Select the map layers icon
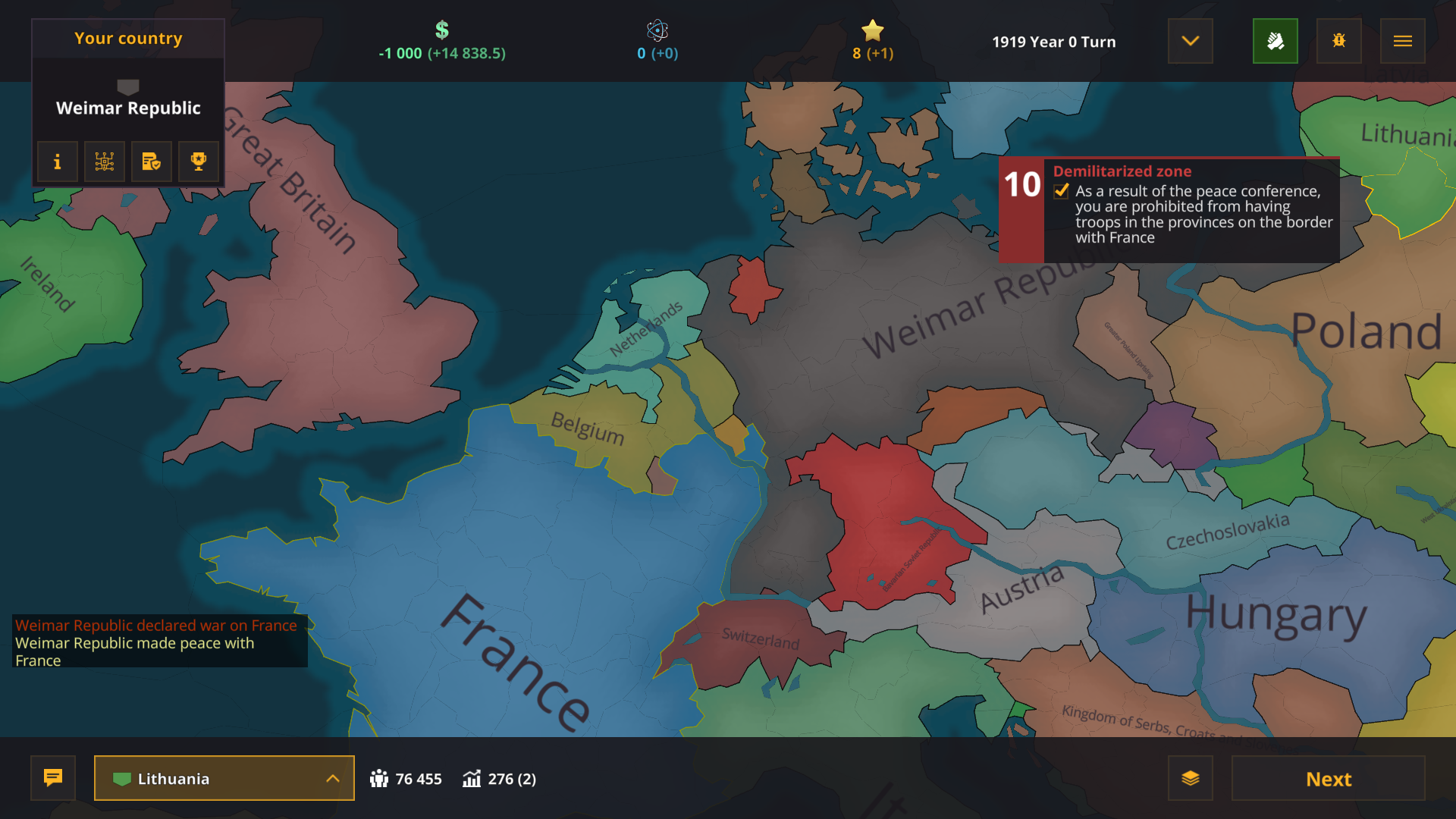Screen dimensions: 1456x819 [1191, 778]
